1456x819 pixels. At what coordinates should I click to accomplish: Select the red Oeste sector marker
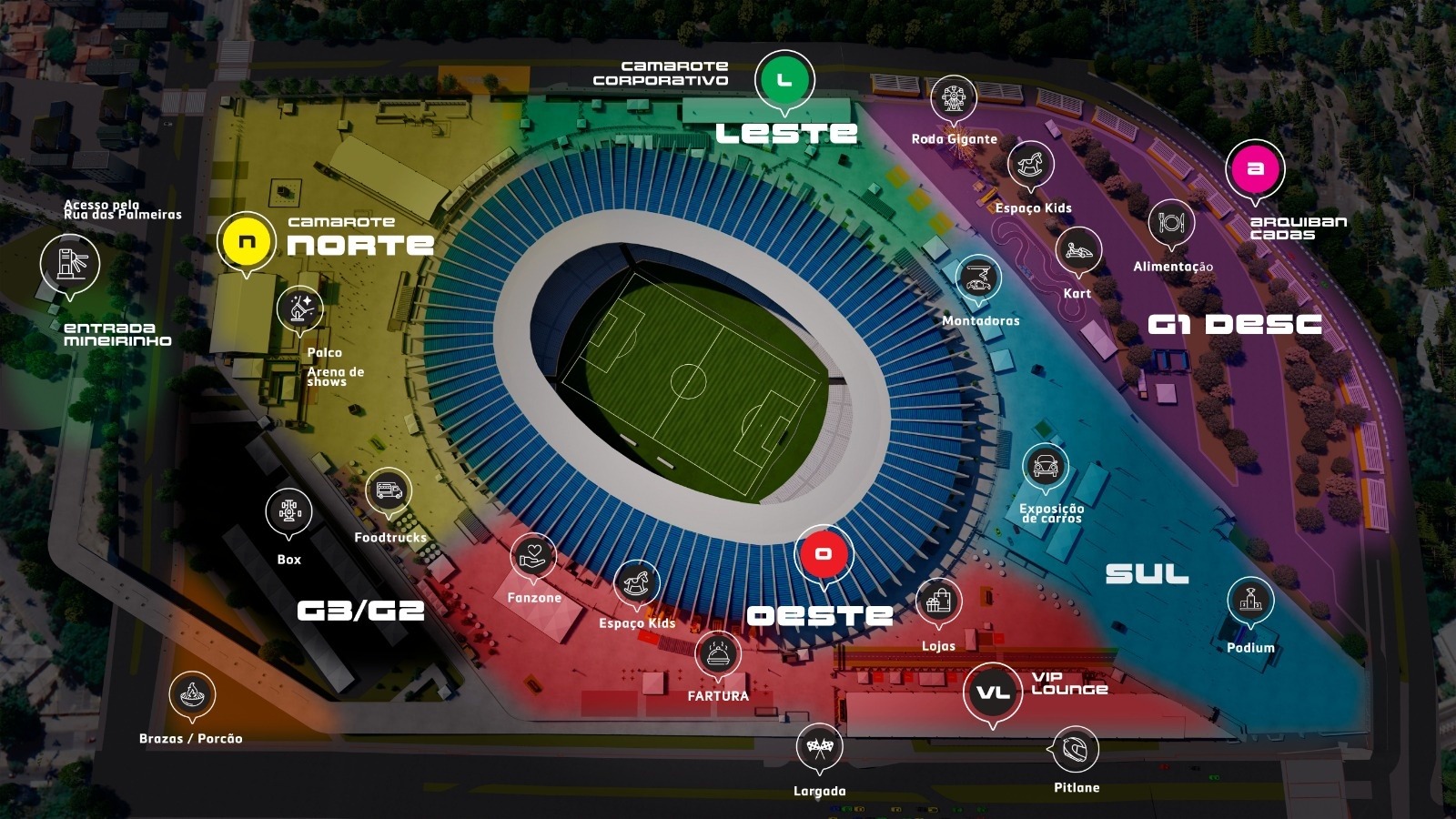(x=824, y=554)
